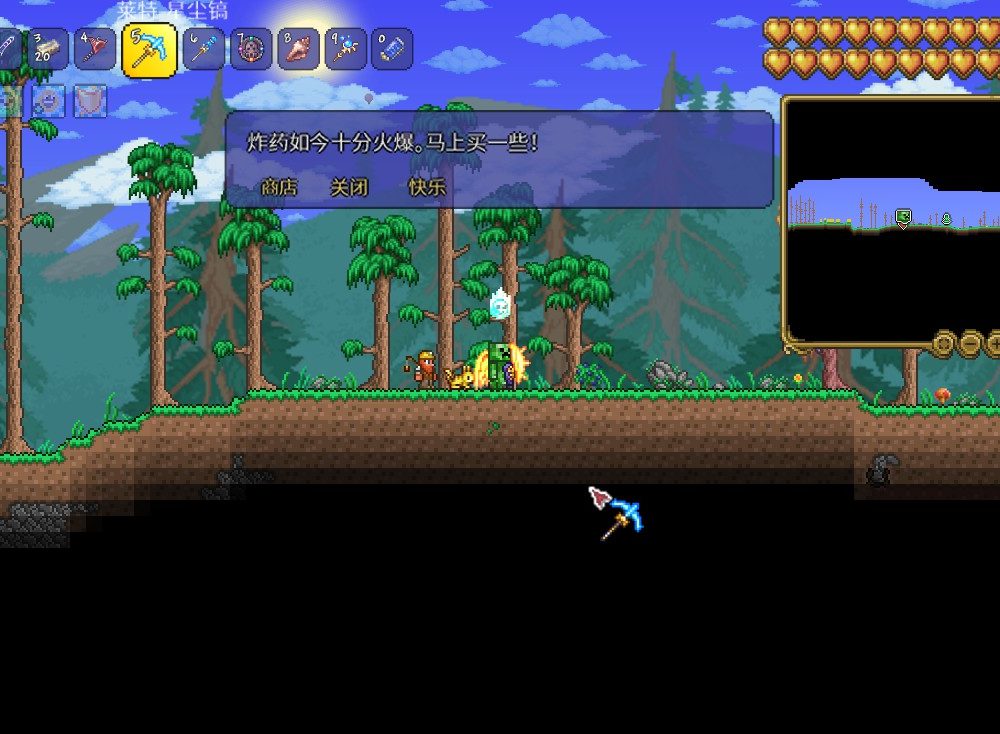This screenshot has width=1000, height=734.
Task: Click the shield buff icon
Action: [x=90, y=100]
